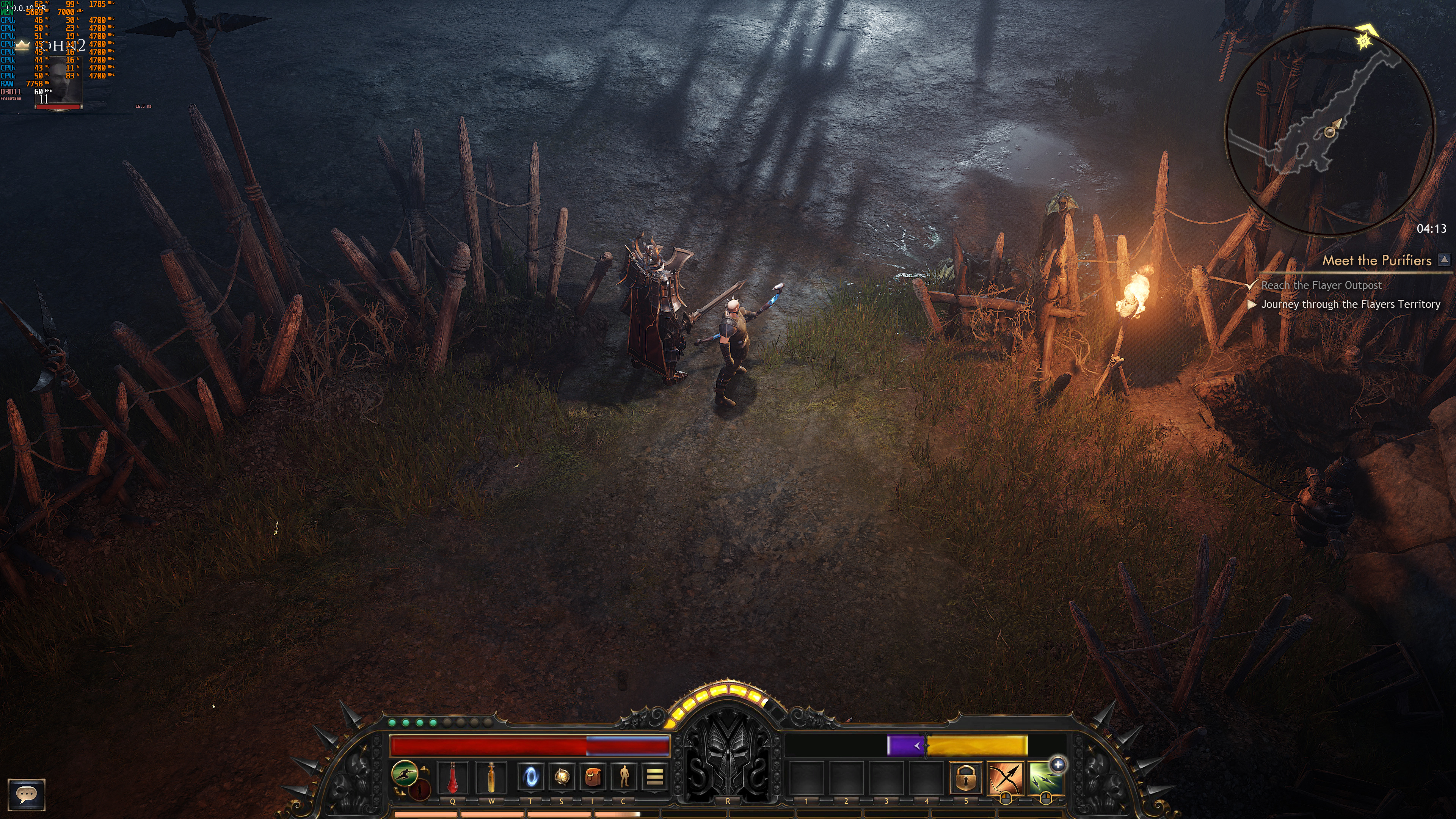Select the orange bow shot skill
Viewport: 1456px width, 819px height.
point(1005,778)
